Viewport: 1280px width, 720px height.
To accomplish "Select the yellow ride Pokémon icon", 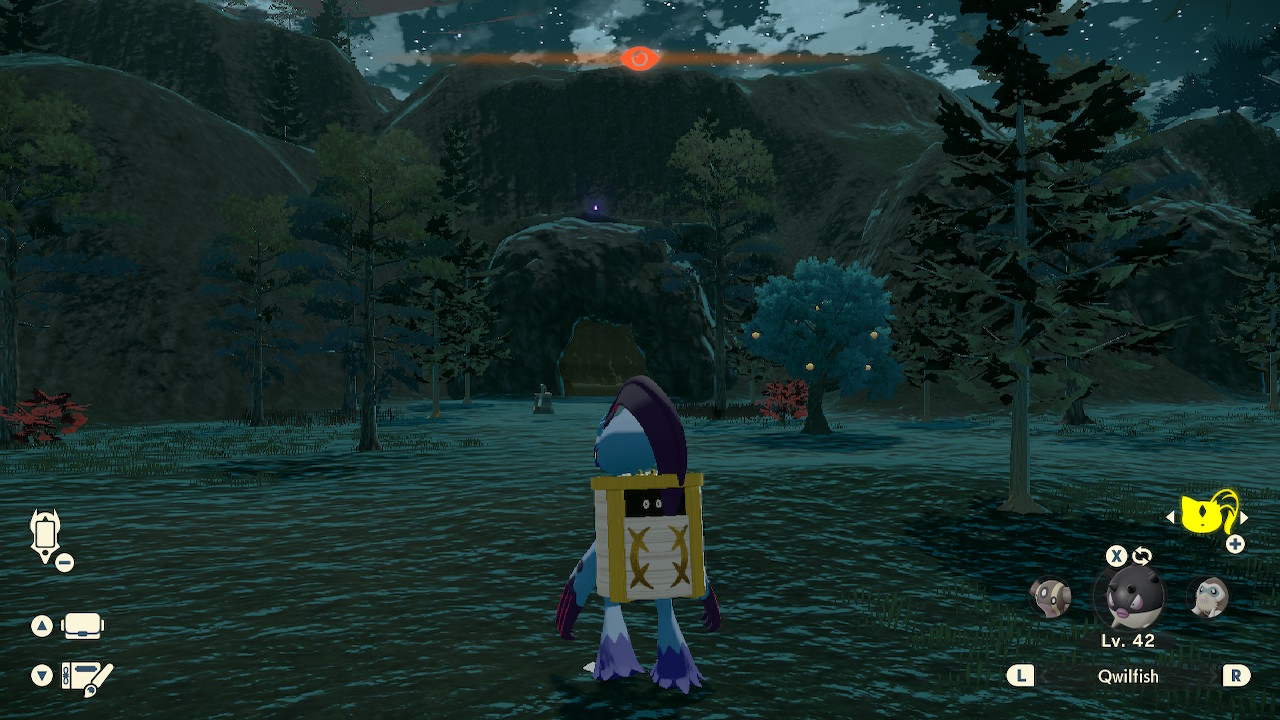I will 1203,514.
